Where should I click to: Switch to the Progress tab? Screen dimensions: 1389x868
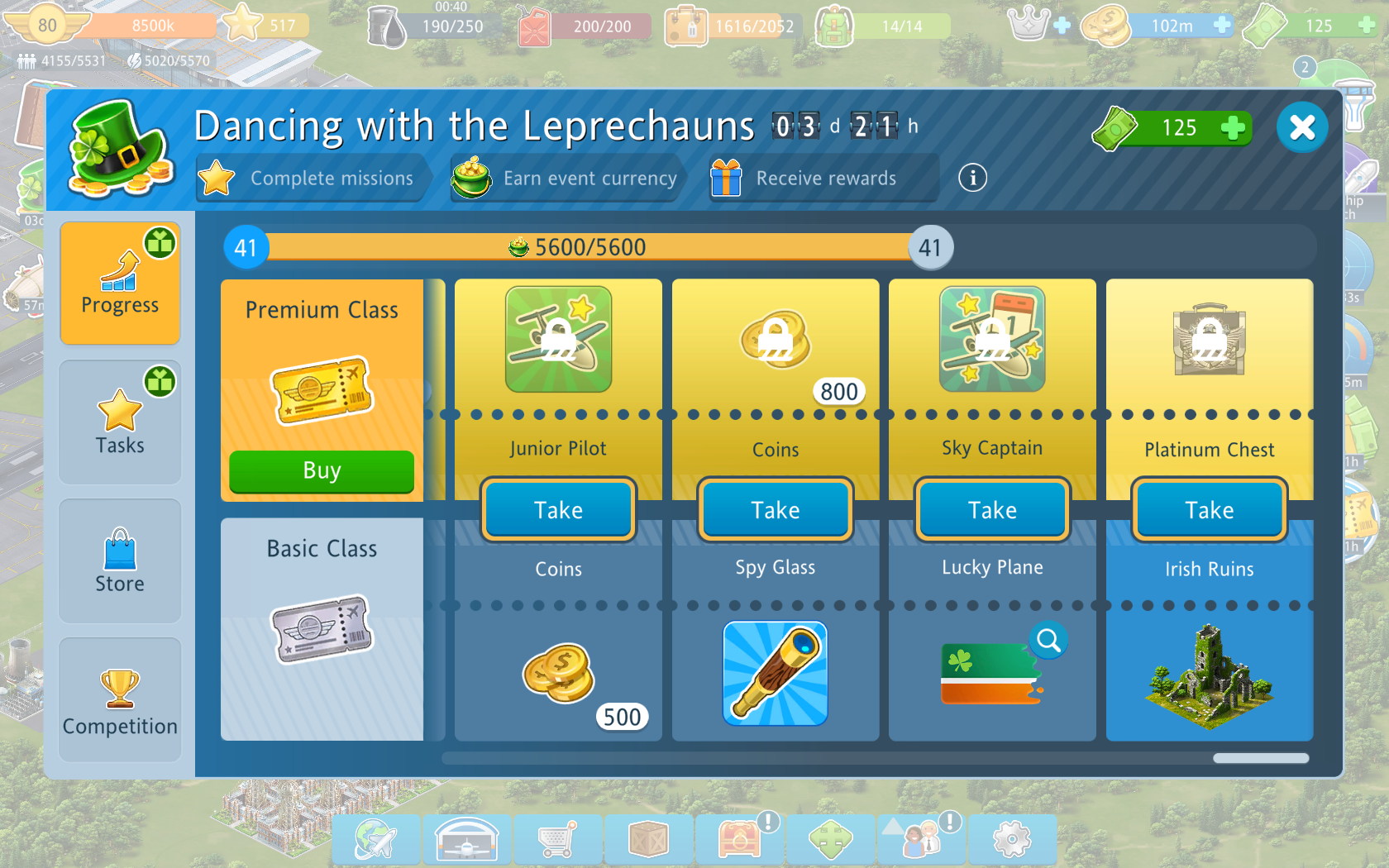[120, 283]
